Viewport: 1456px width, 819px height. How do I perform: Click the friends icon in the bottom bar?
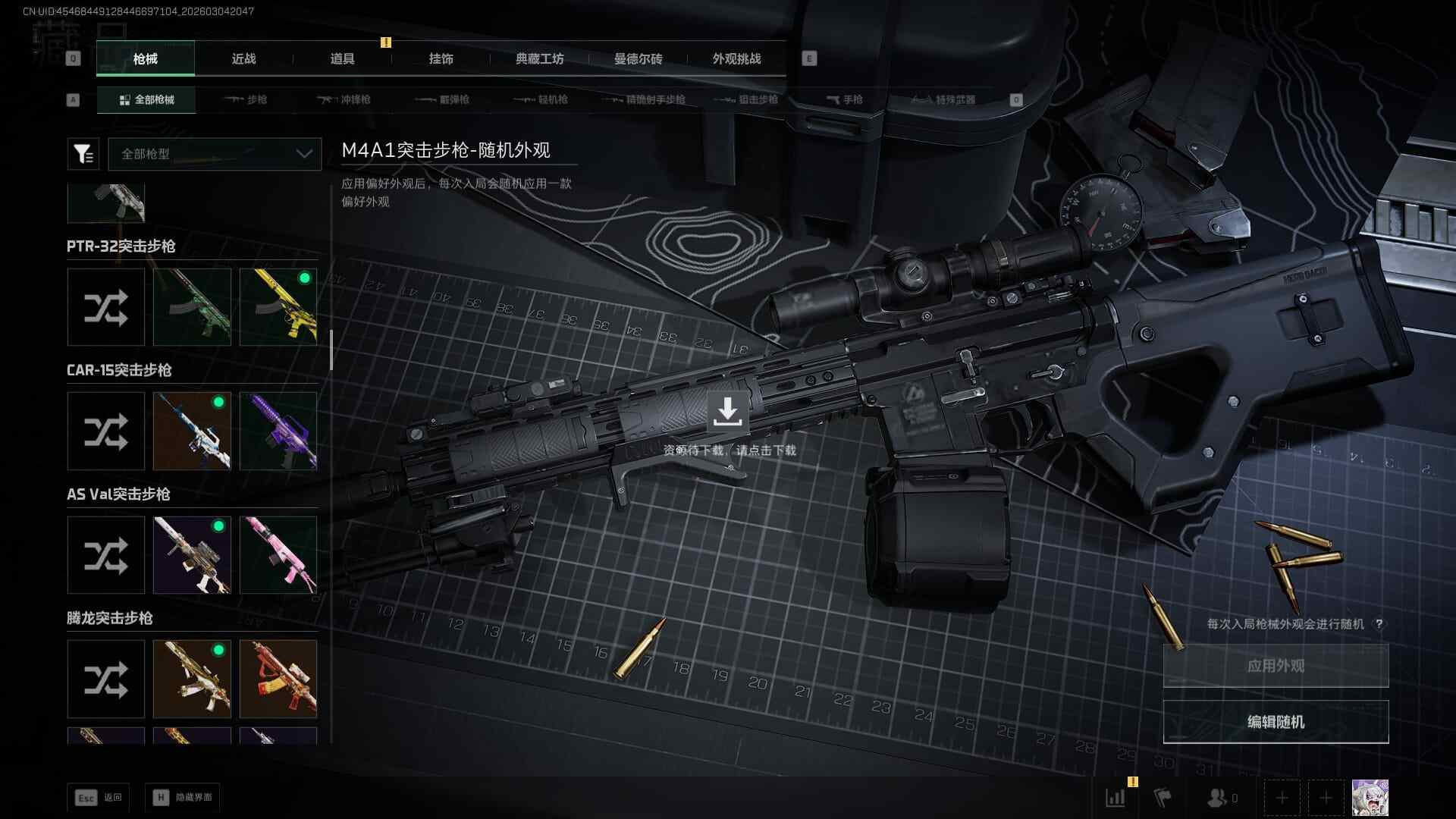[x=1217, y=798]
